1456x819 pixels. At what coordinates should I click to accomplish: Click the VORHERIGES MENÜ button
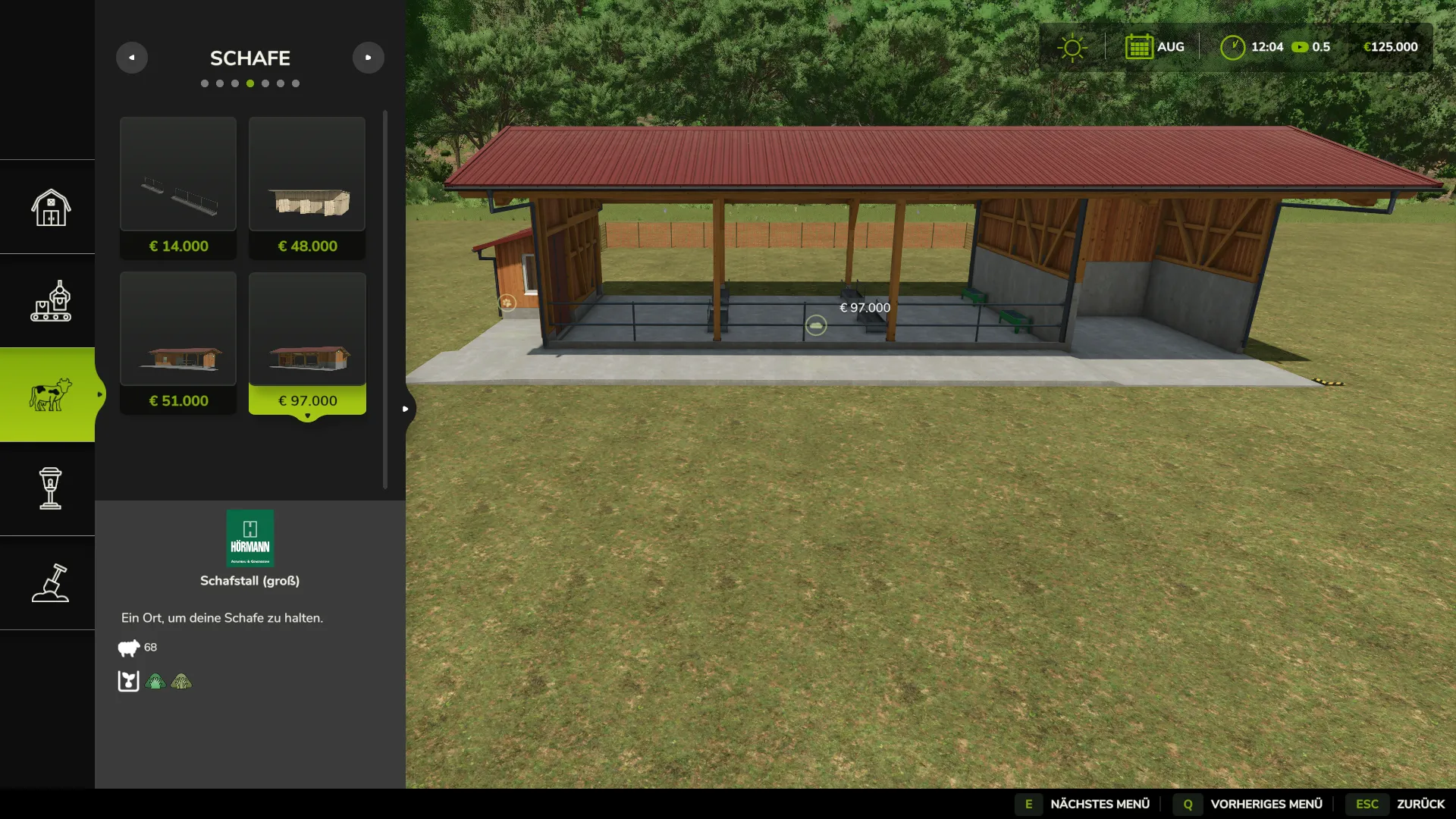(x=1250, y=804)
